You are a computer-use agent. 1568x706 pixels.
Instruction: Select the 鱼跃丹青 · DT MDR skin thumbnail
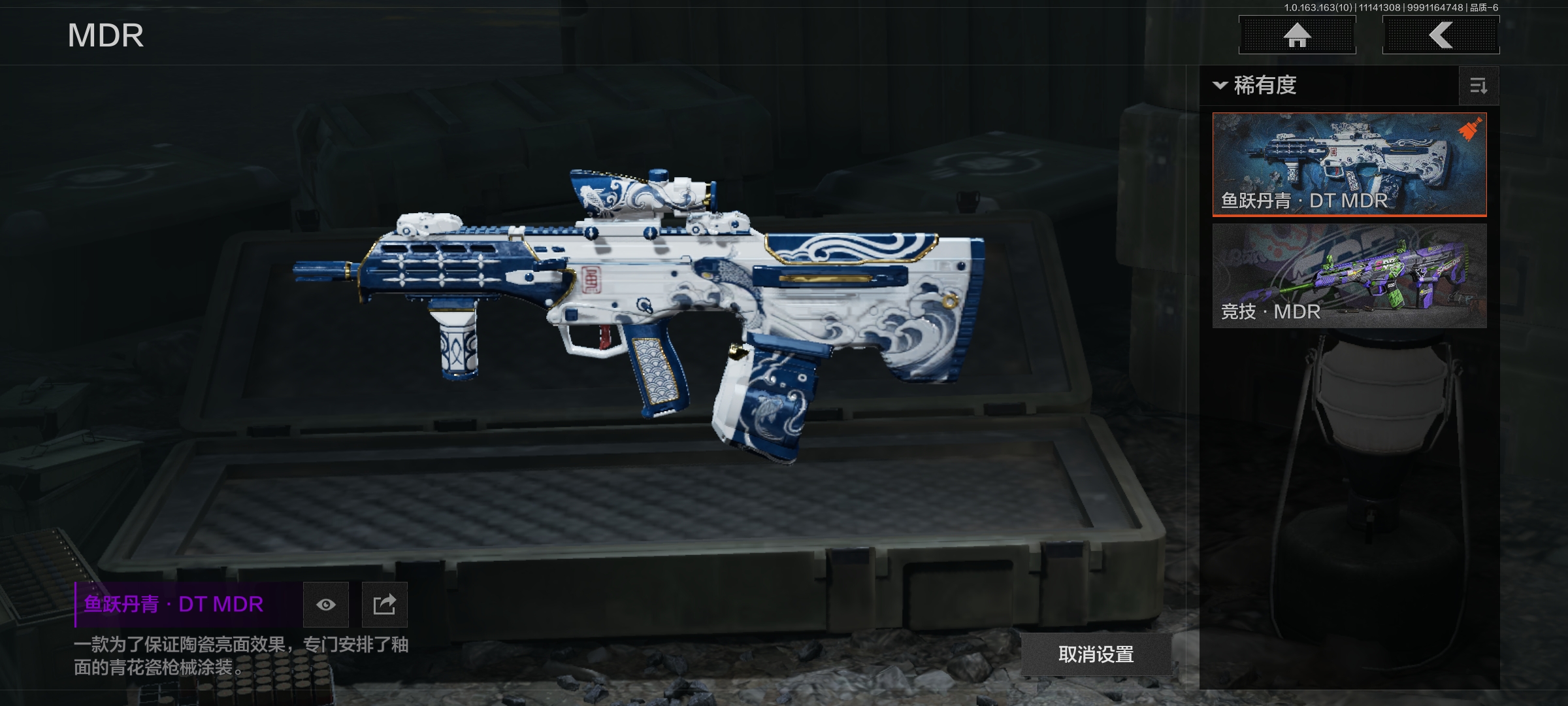tap(1349, 164)
